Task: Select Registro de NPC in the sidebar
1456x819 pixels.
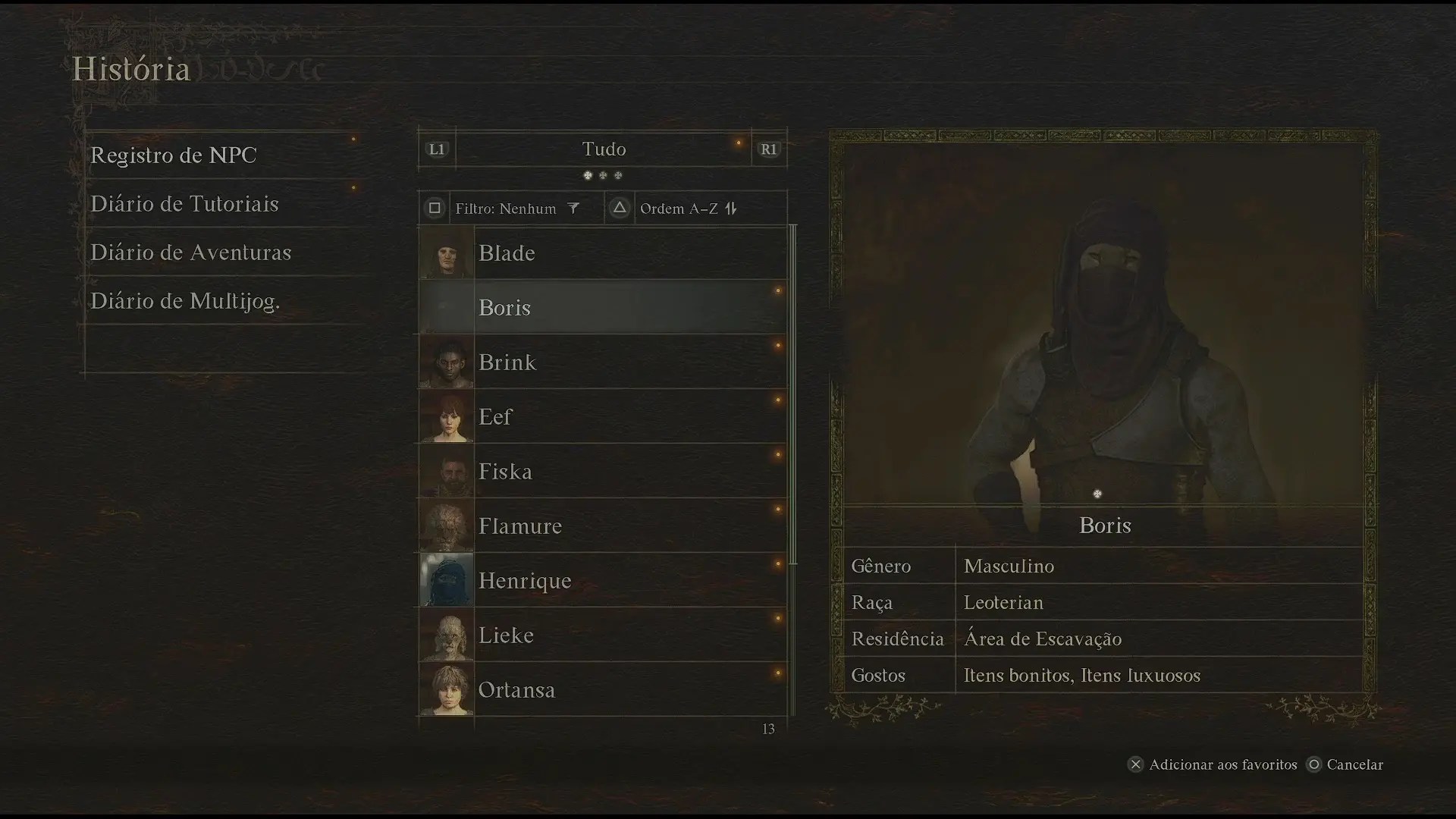Action: pyautogui.click(x=173, y=155)
